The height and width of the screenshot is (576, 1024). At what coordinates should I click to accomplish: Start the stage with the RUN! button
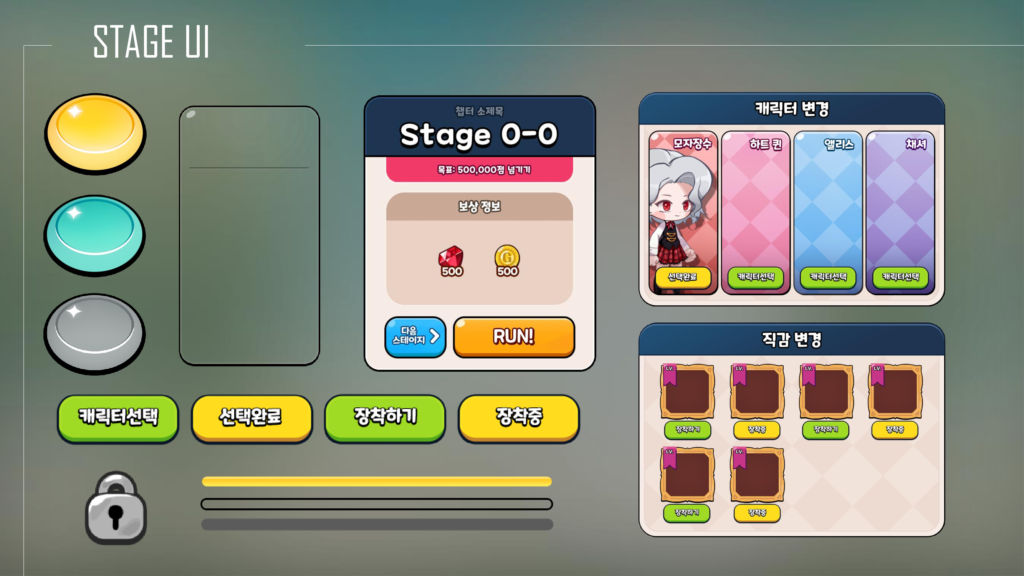click(514, 337)
